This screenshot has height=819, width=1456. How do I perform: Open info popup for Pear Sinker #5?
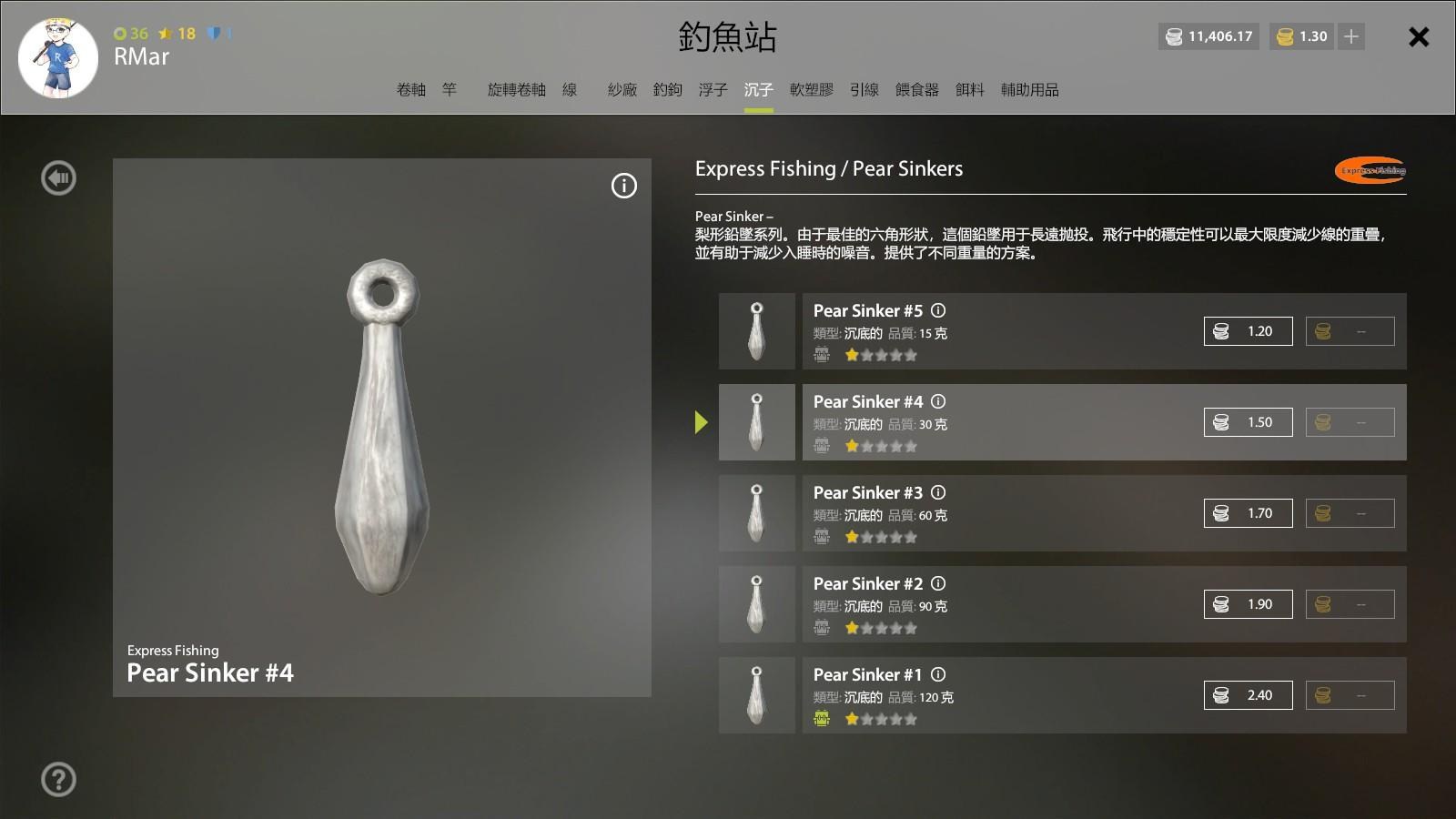938,310
